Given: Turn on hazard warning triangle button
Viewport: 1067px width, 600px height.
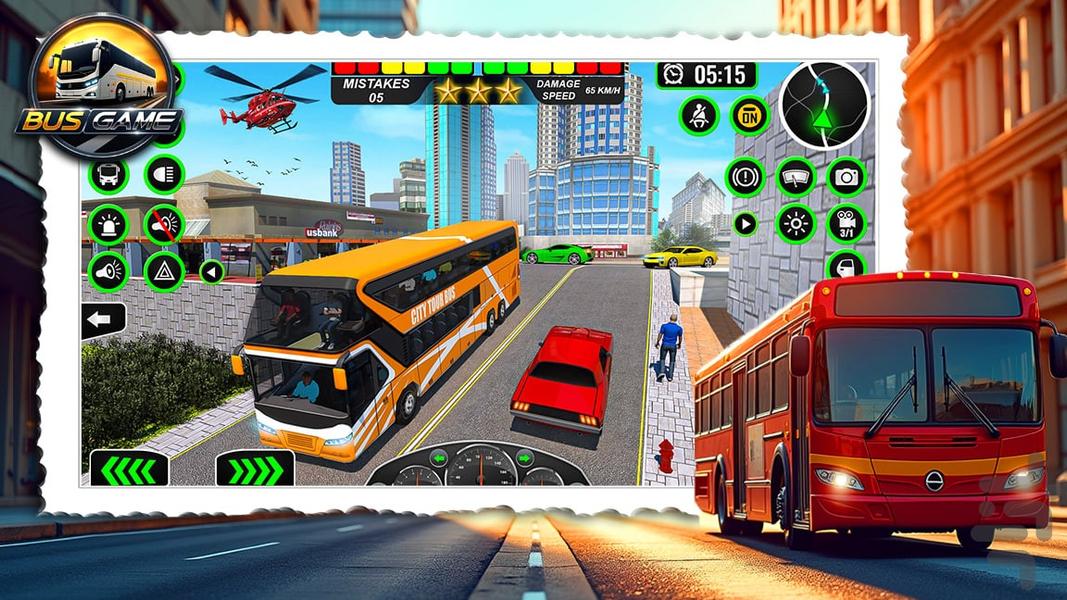Looking at the screenshot, I should 163,270.
